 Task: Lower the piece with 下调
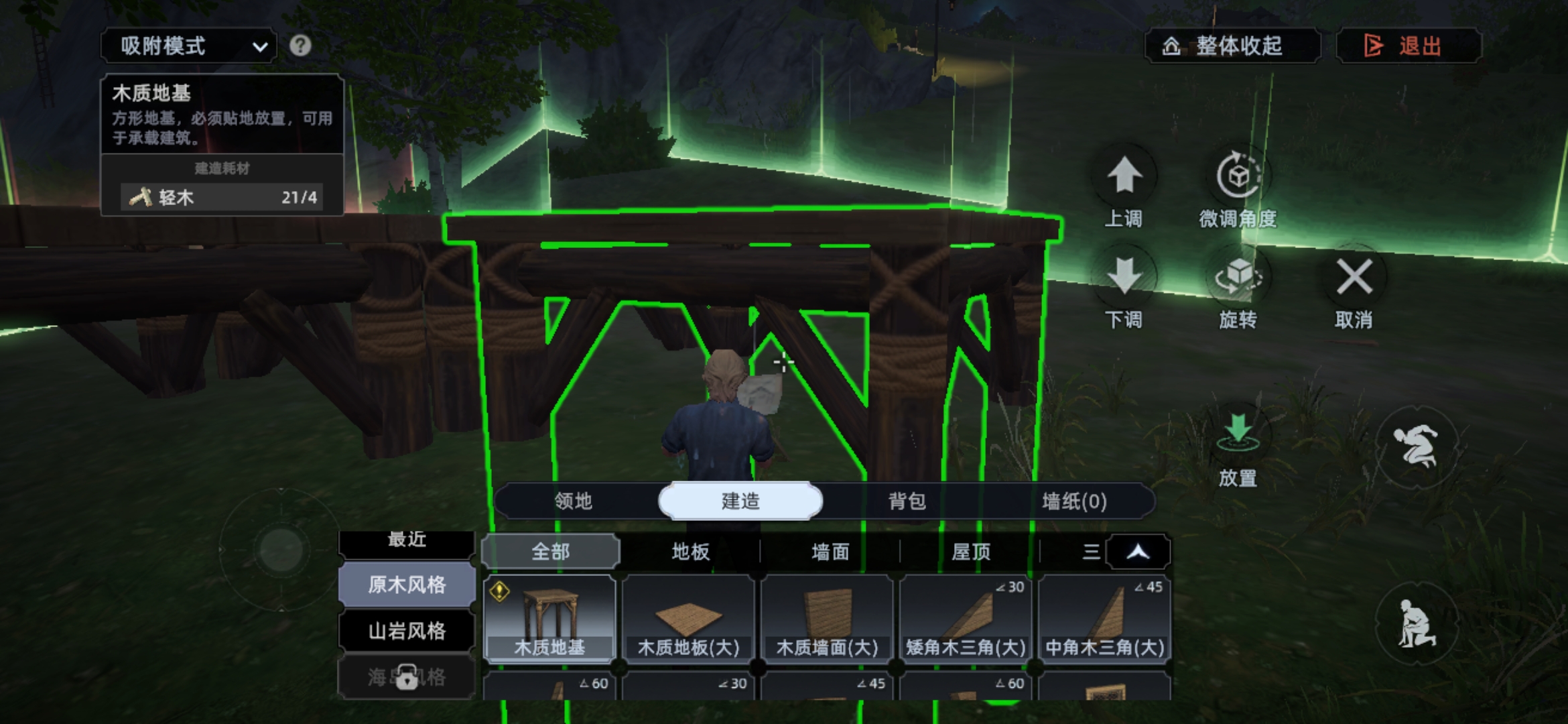point(1124,278)
